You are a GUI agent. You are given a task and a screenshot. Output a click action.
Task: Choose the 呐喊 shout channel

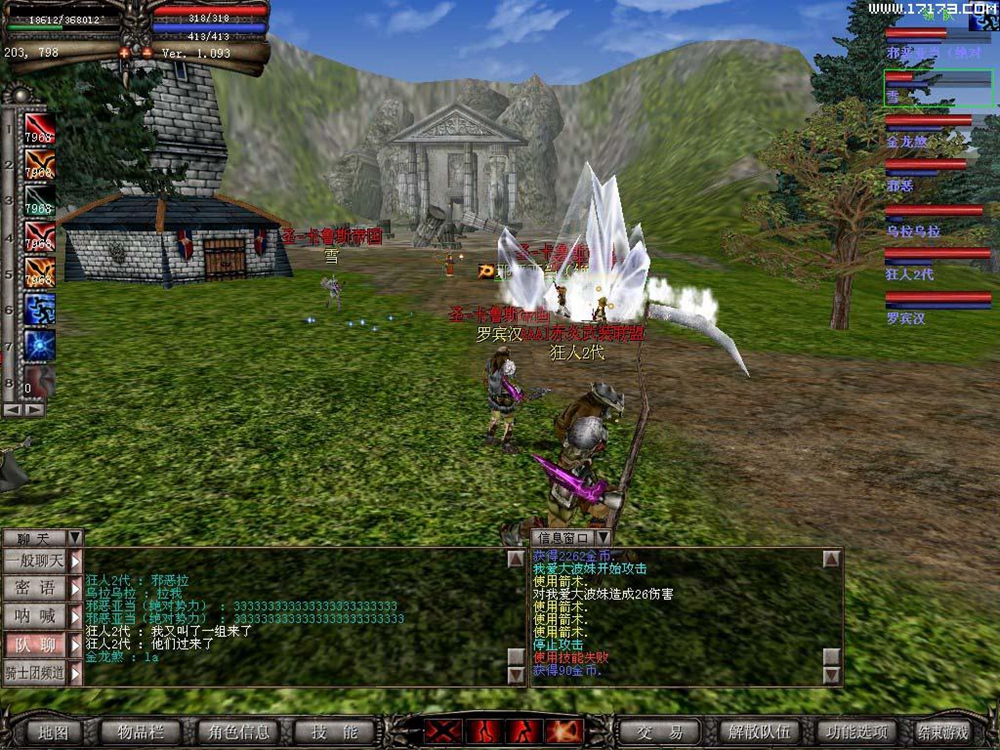[x=35, y=616]
